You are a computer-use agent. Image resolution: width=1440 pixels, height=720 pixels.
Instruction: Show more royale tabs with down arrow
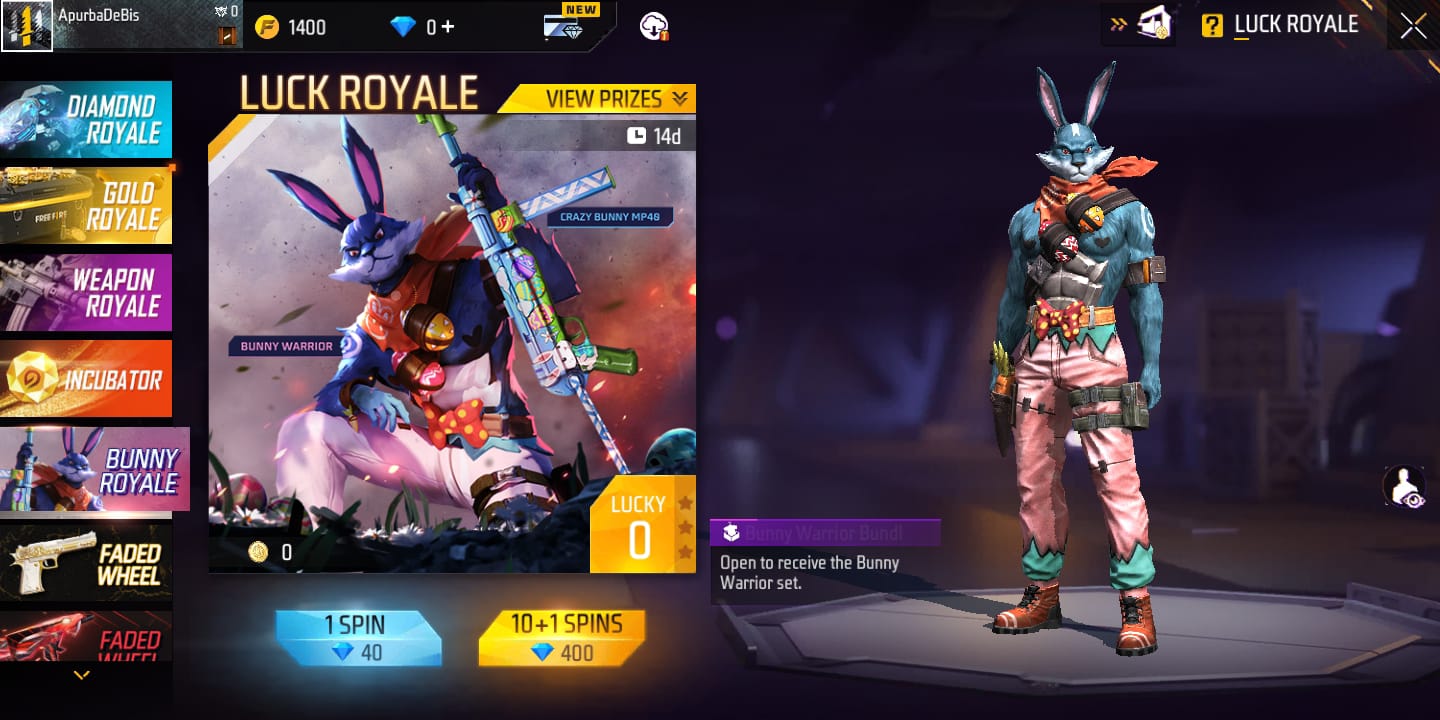coord(82,676)
